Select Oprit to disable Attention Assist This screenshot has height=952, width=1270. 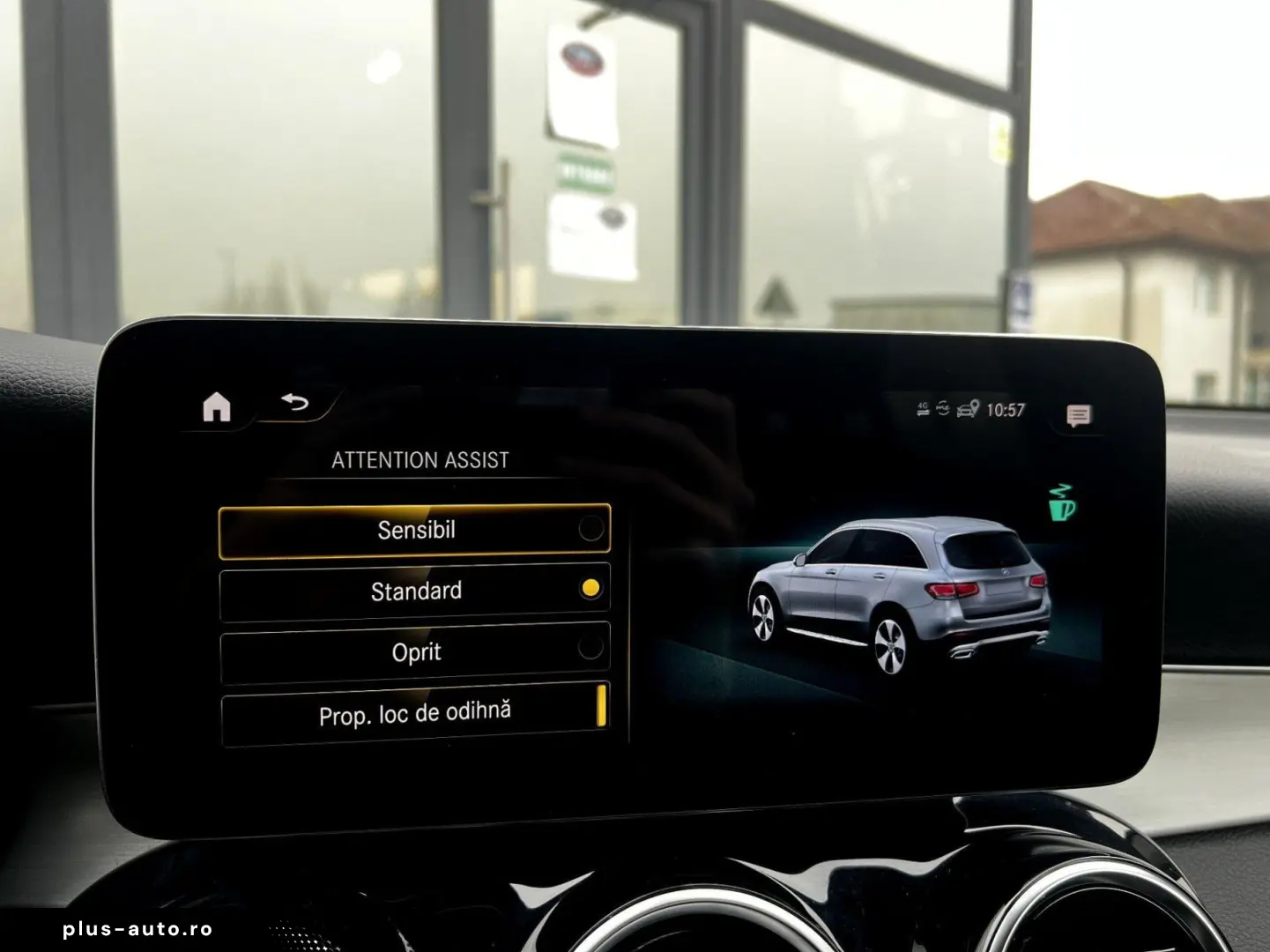click(414, 651)
